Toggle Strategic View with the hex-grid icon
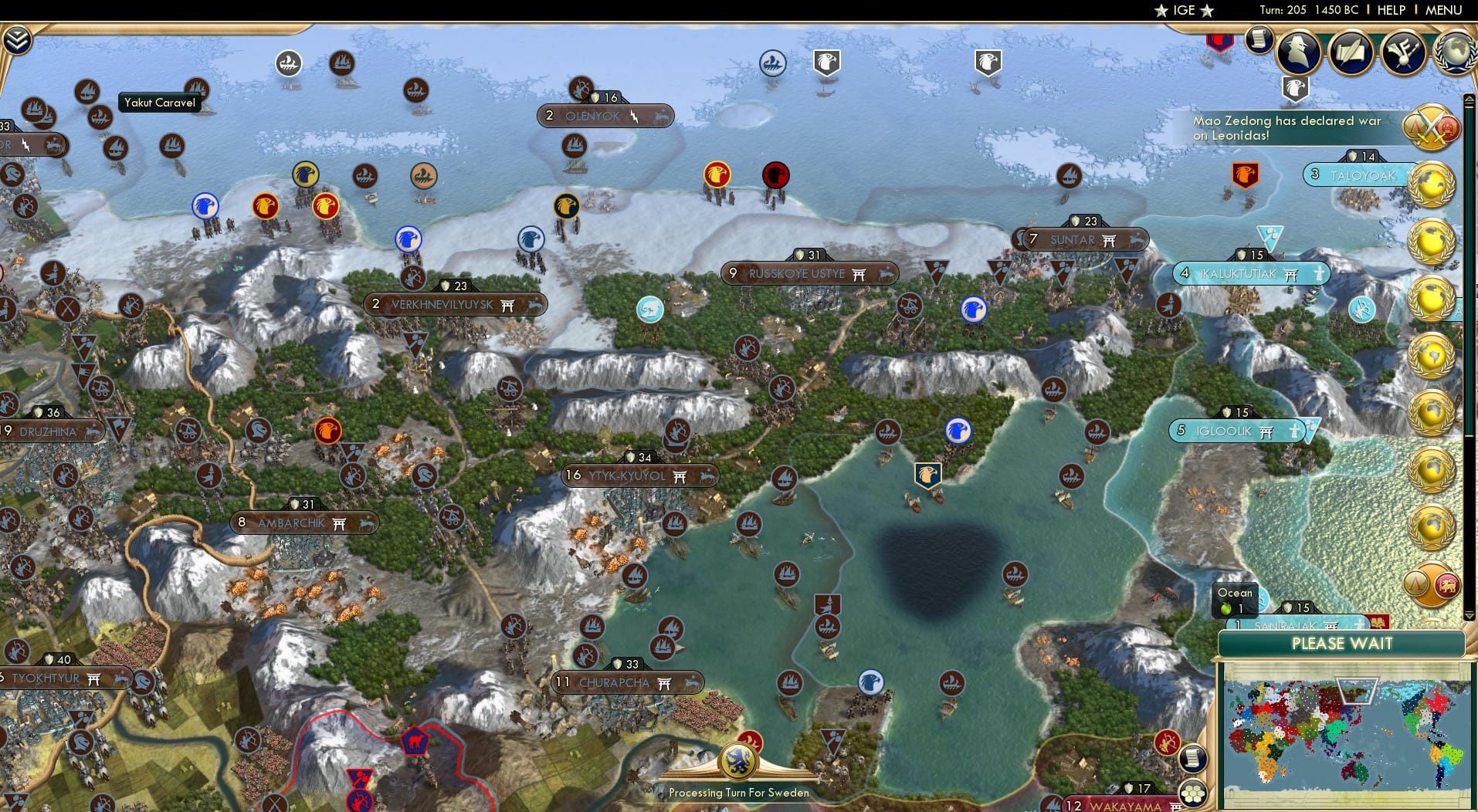 coord(1192,794)
